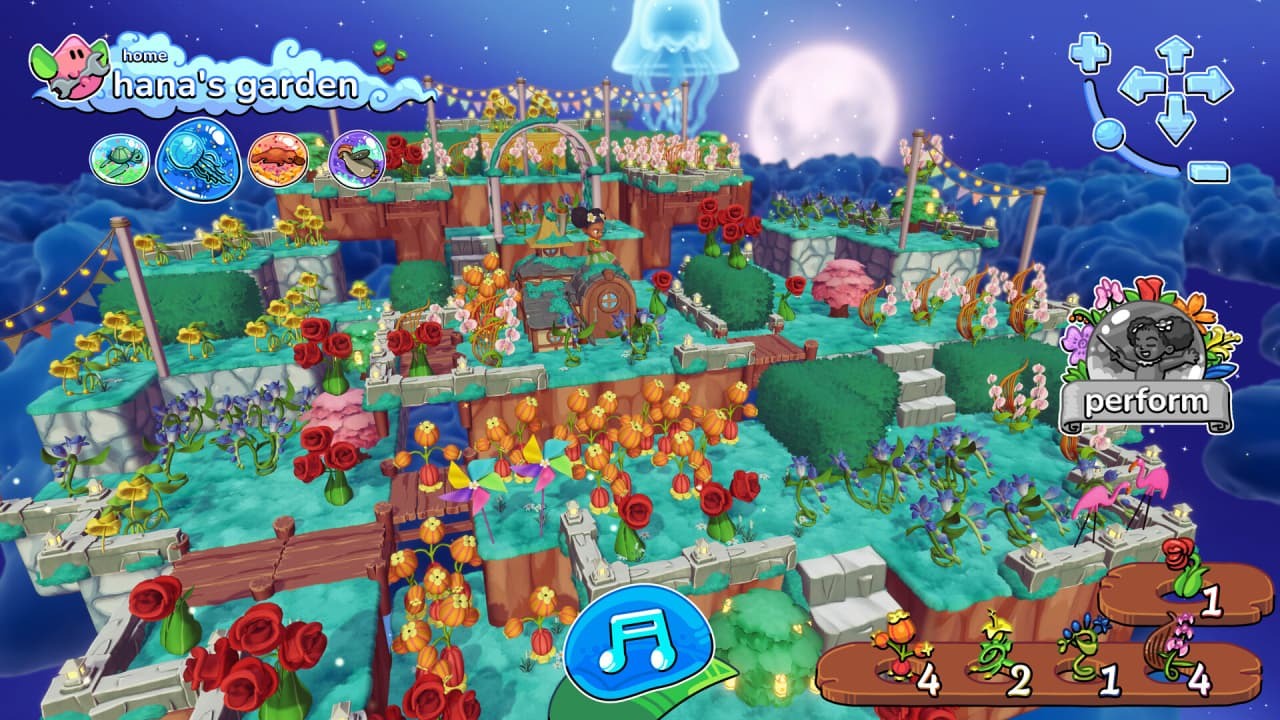Click the pink mascot with wrench icon
1280x720 pixels.
pyautogui.click(x=68, y=65)
